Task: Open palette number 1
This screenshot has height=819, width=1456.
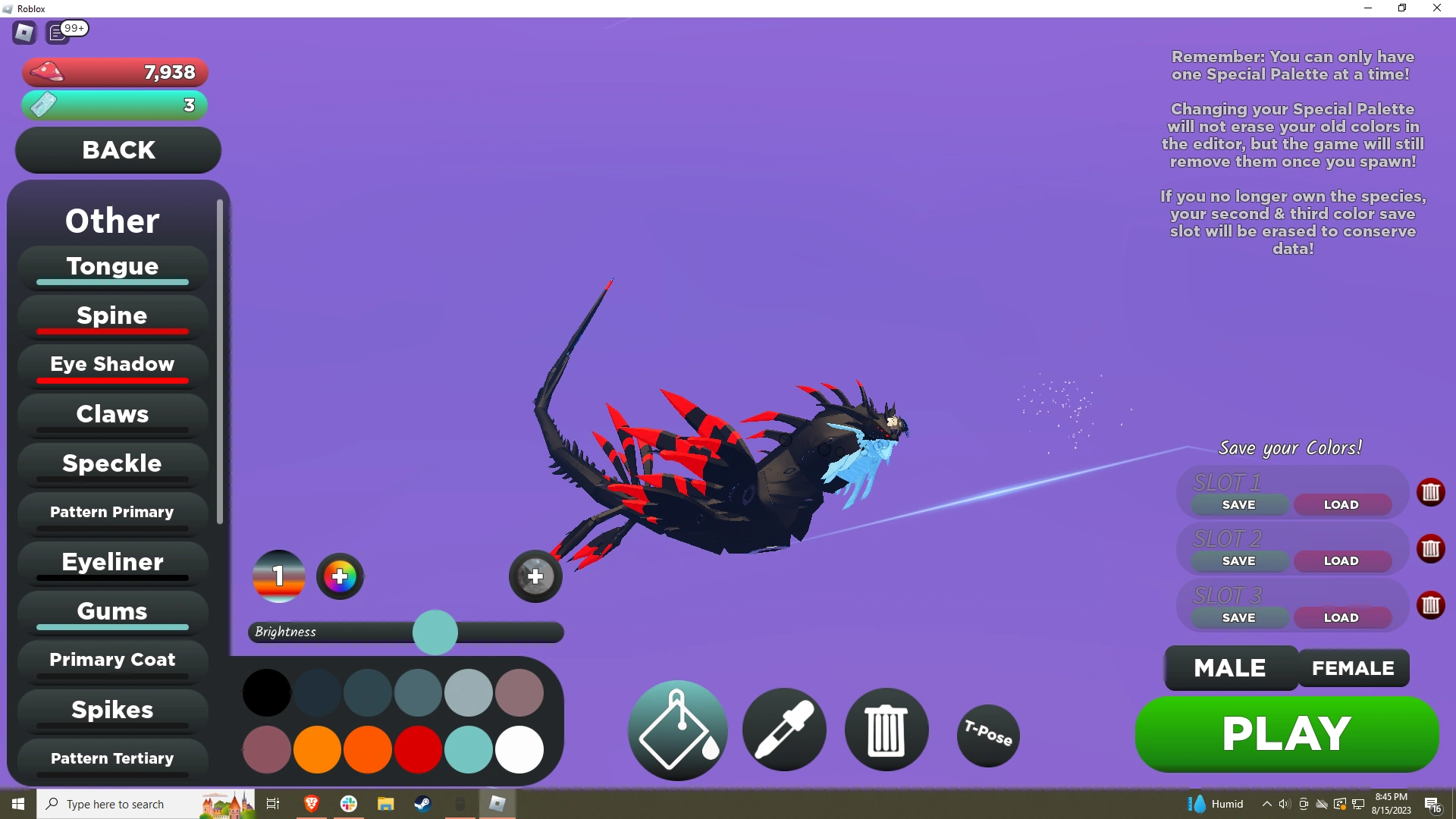Action: point(278,576)
